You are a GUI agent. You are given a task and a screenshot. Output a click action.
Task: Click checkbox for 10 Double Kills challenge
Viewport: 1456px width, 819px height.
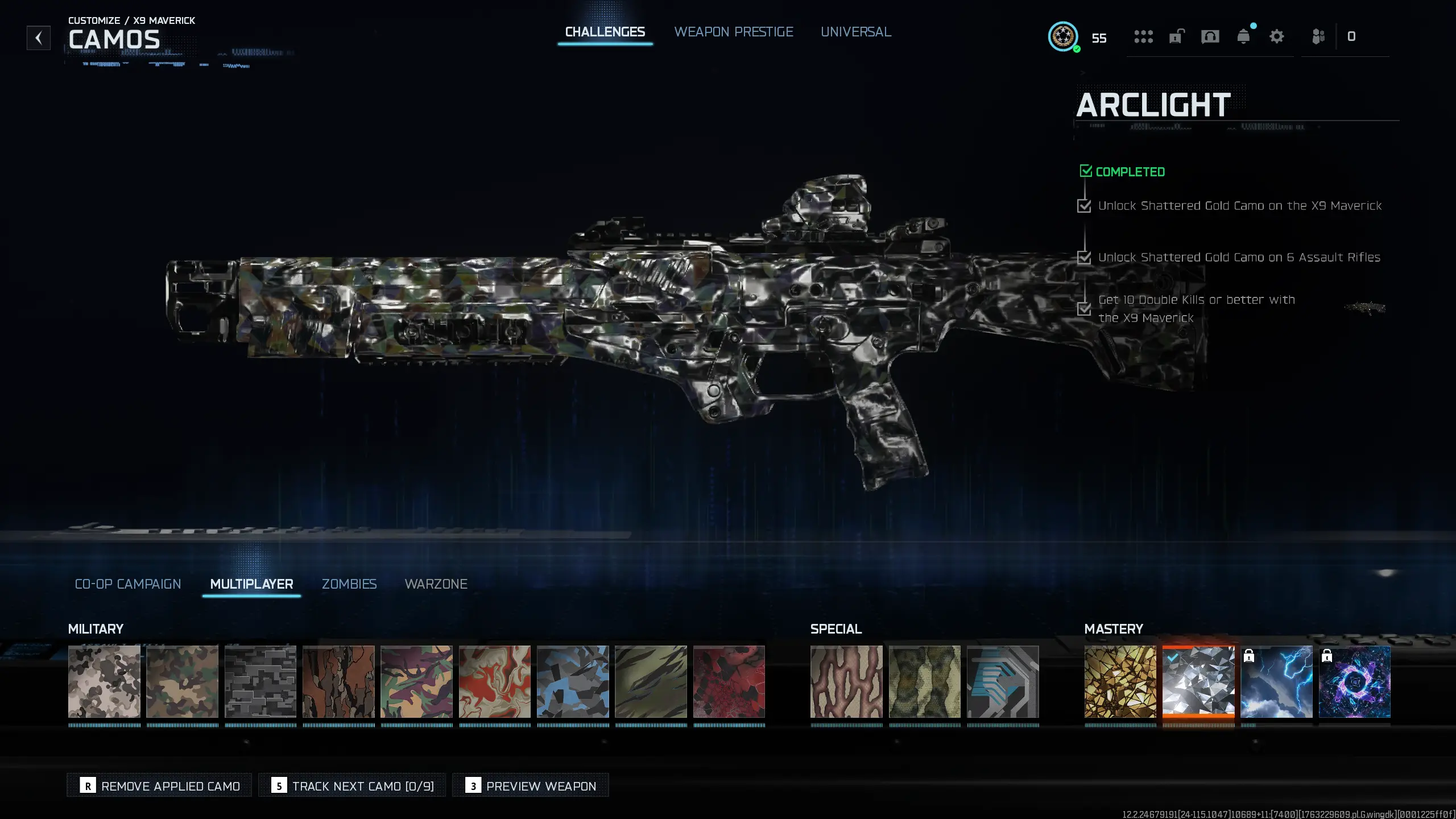[1084, 309]
